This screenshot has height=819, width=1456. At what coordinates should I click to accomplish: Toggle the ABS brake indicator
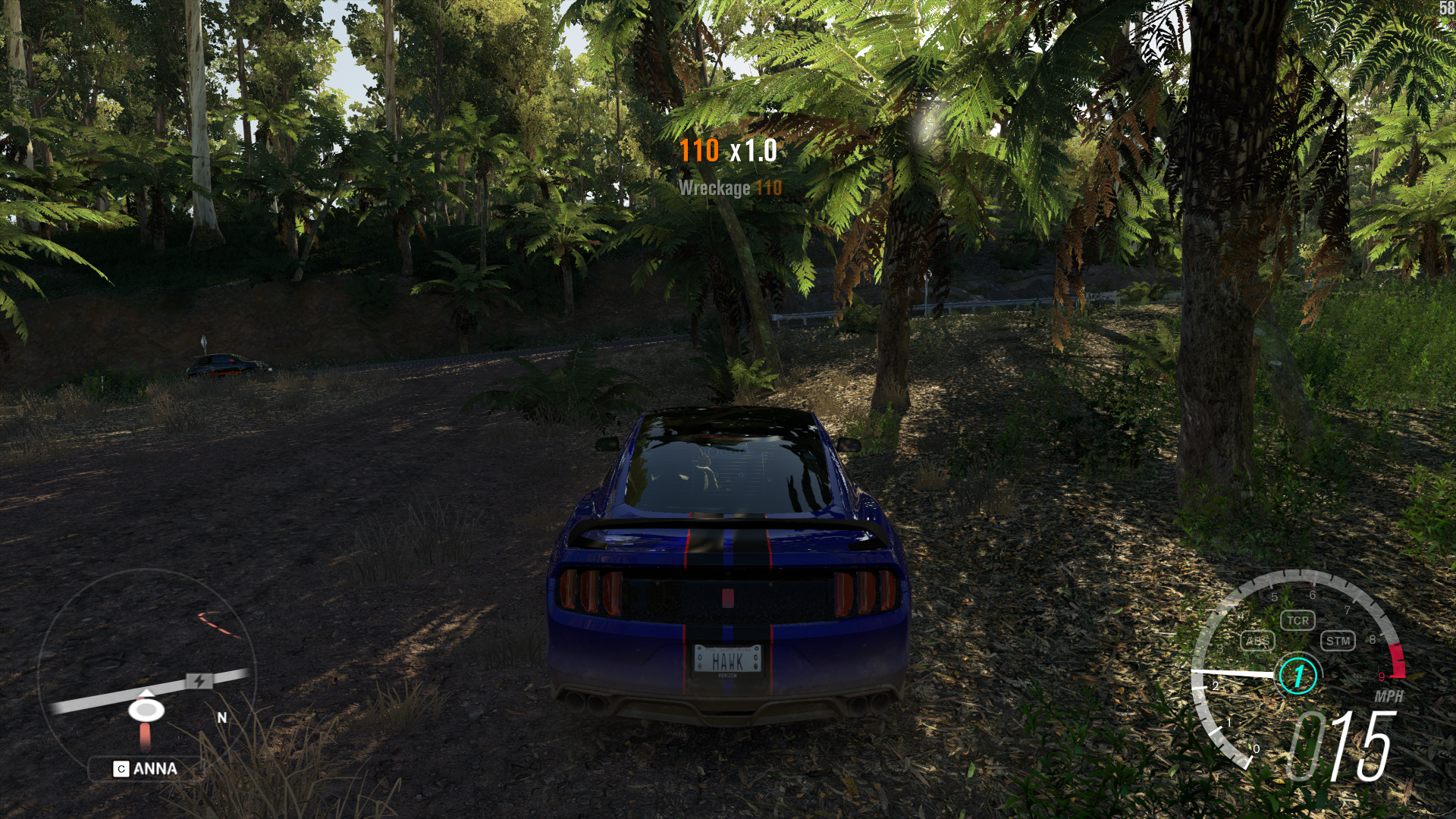pyautogui.click(x=1257, y=641)
